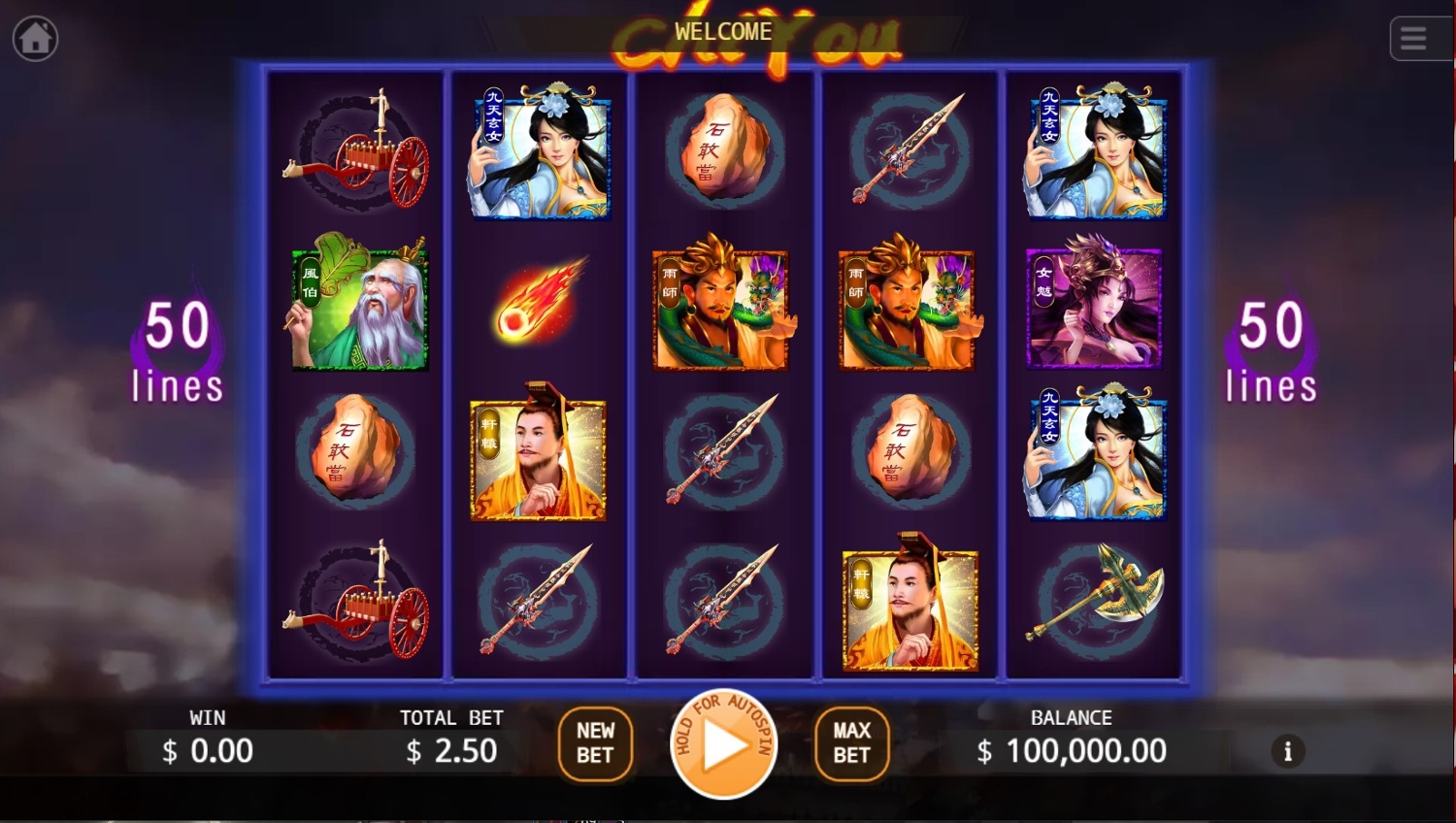1456x823 pixels.
Task: Open the hamburger menu
Action: click(1413, 39)
